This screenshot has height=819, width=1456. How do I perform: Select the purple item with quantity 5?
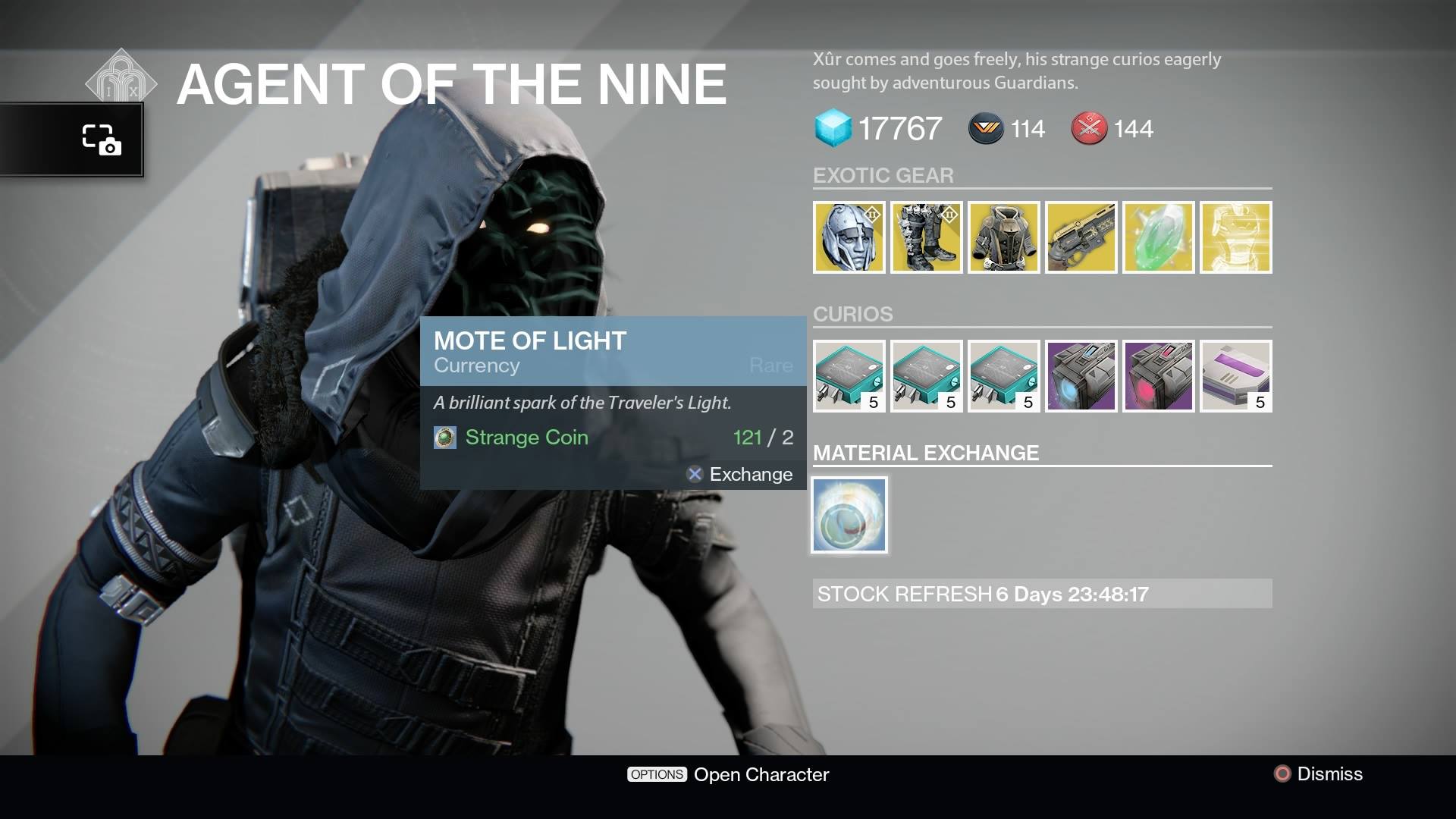click(x=1236, y=376)
